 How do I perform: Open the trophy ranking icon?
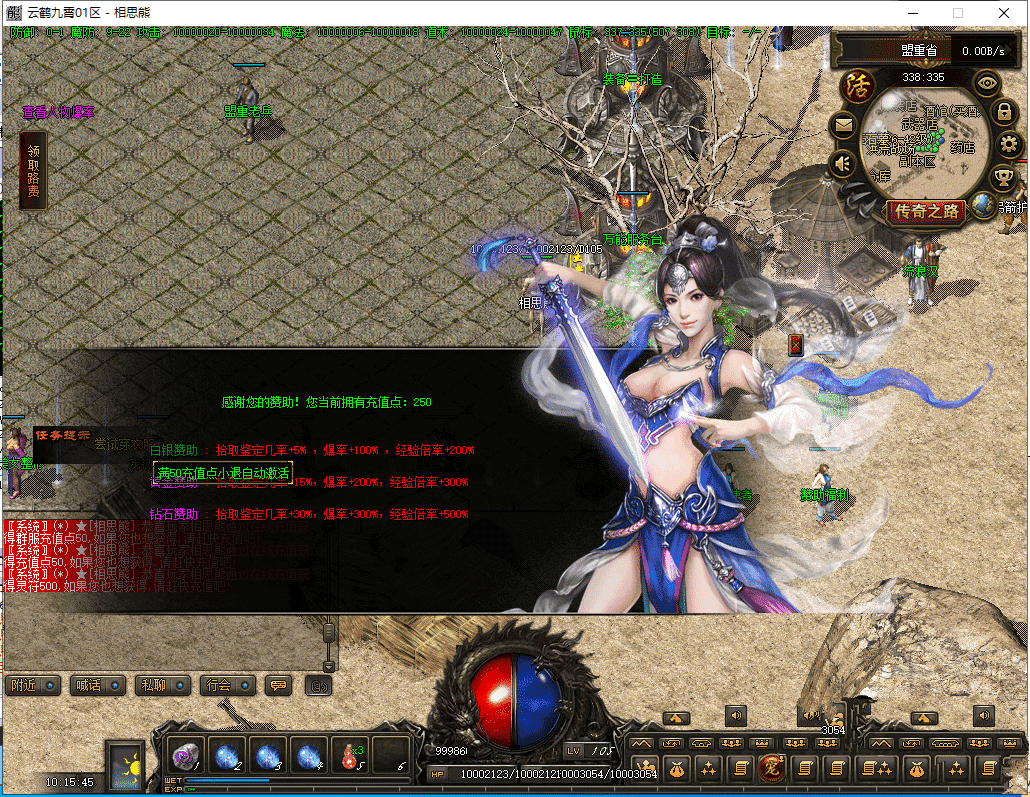pyautogui.click(x=1002, y=178)
